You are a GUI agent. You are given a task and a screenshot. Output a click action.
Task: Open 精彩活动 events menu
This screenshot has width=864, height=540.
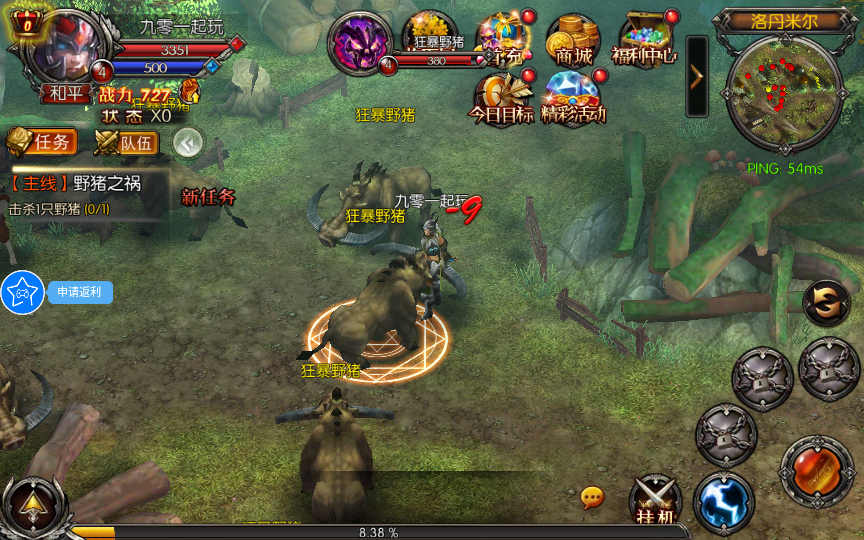pos(574,97)
